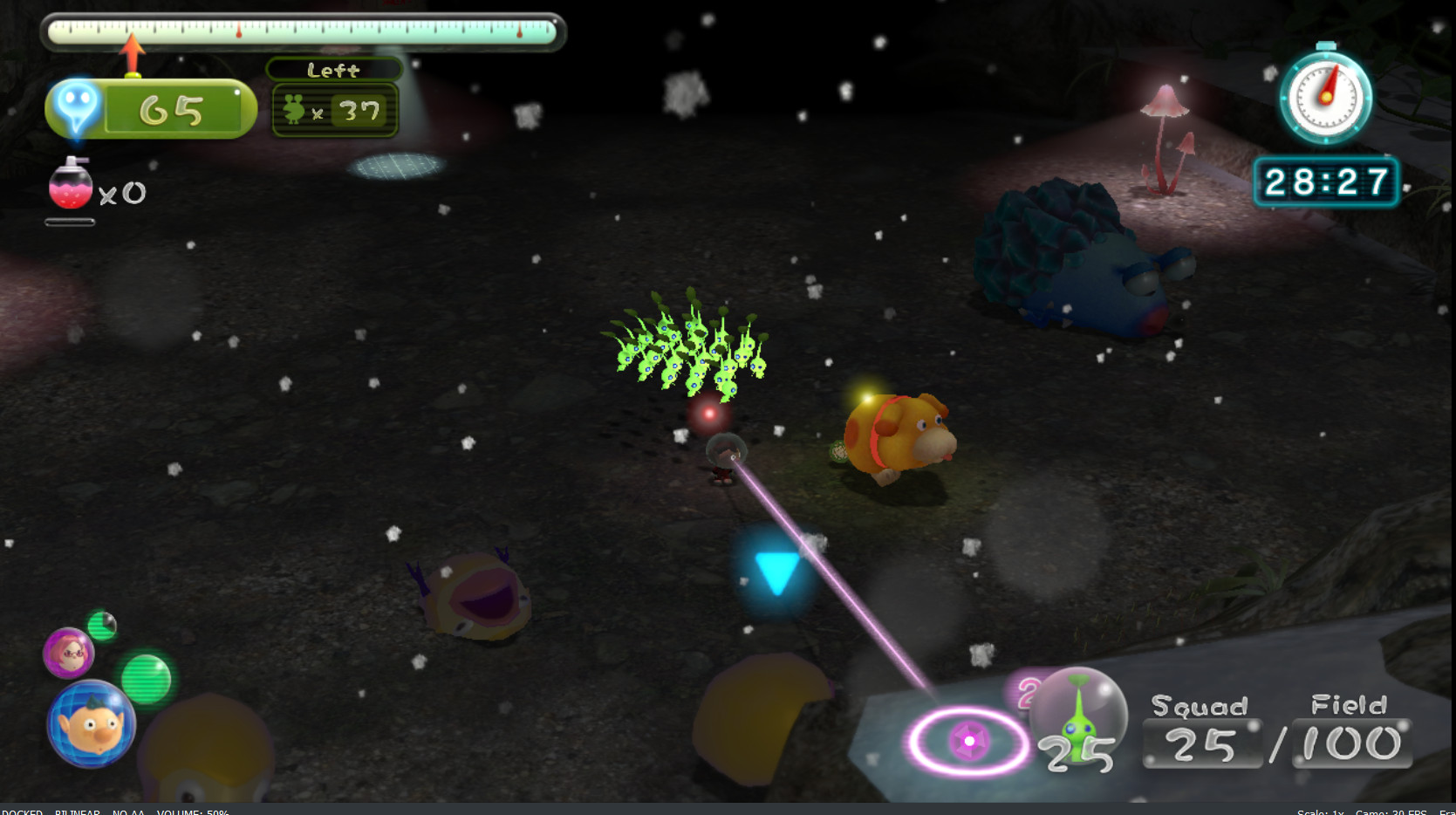Click the blue whistle badge showing 65

tap(77, 106)
